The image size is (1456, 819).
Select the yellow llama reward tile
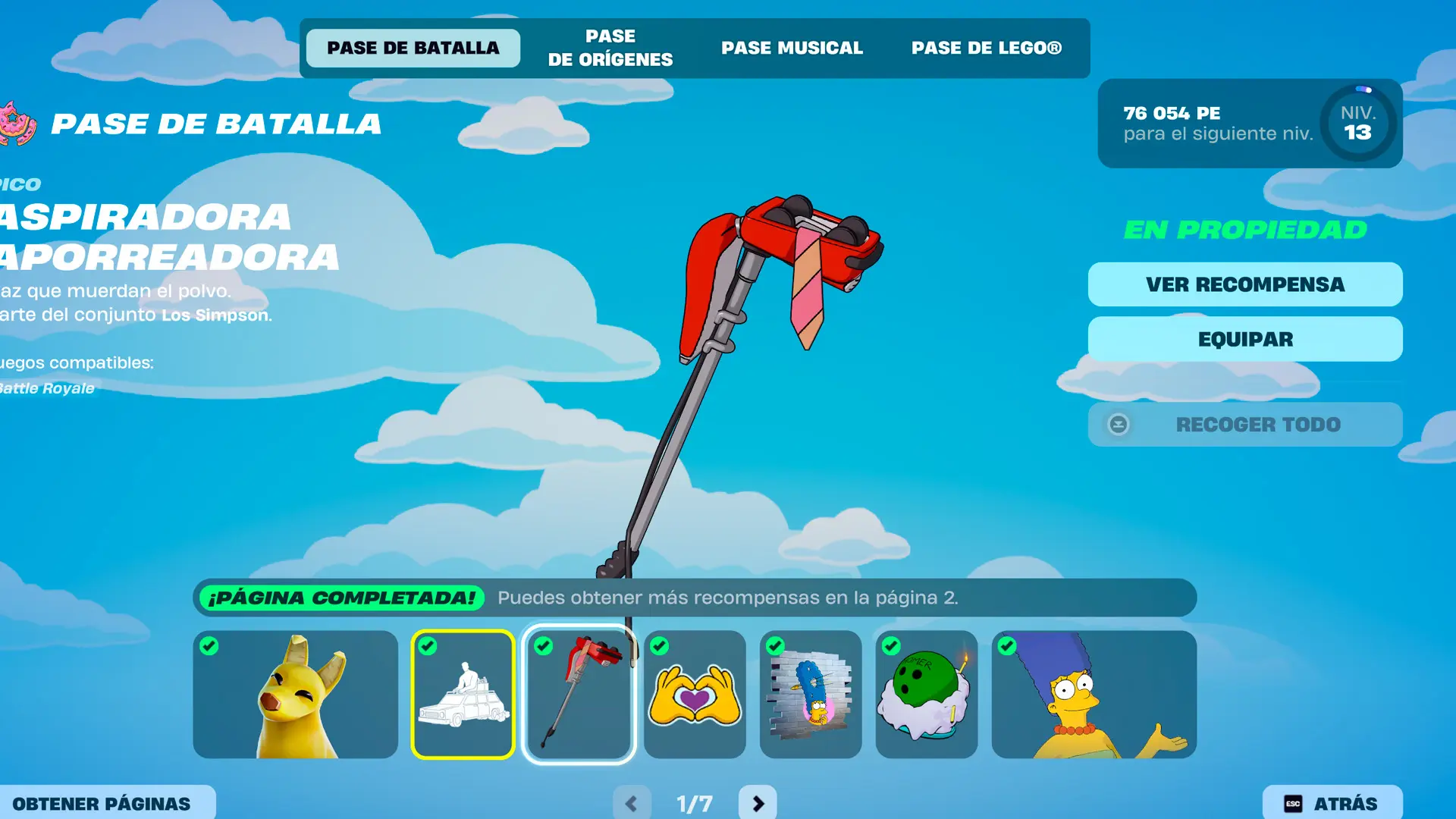[x=296, y=695]
